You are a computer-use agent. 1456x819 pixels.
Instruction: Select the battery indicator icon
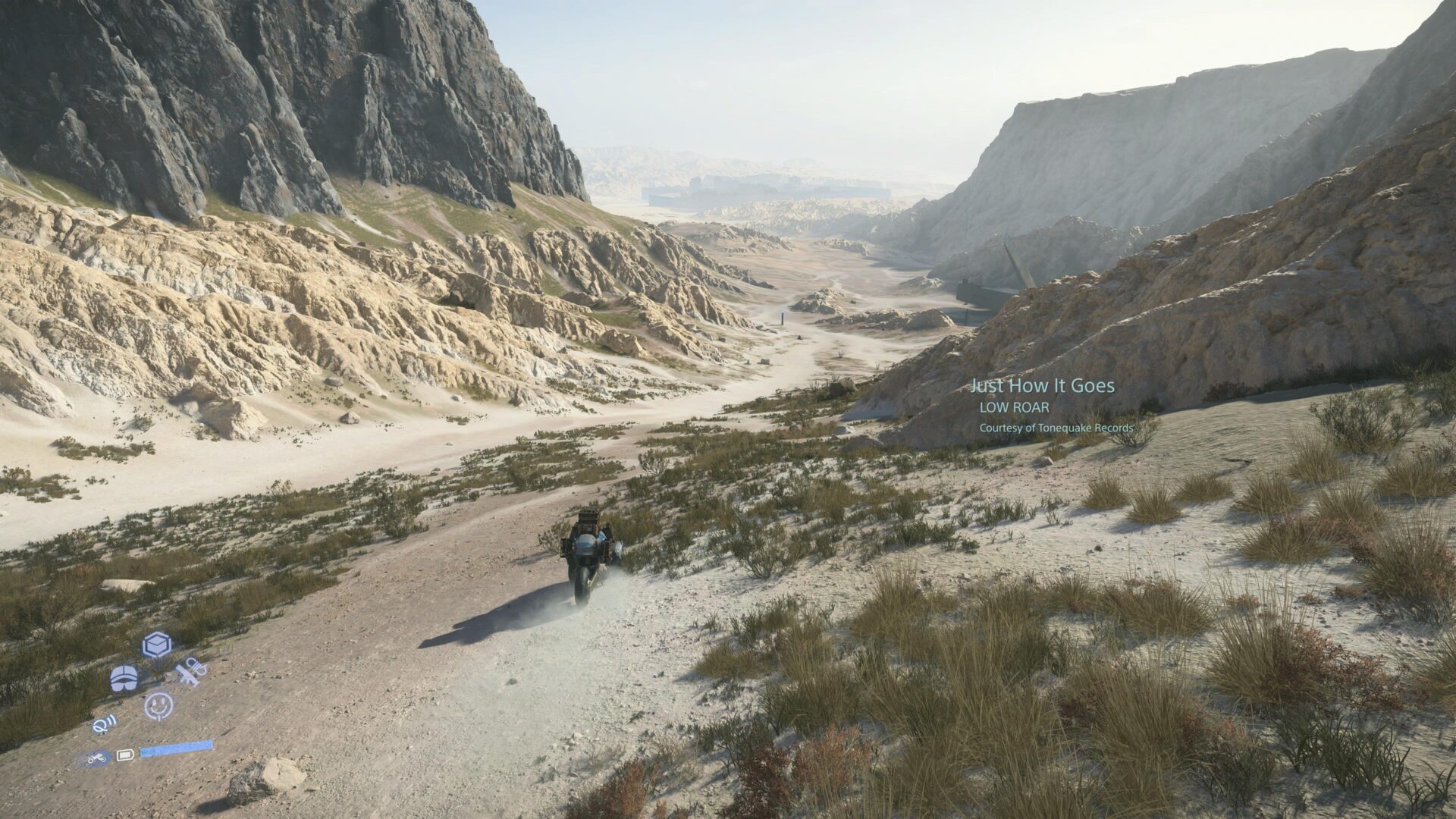pos(126,755)
